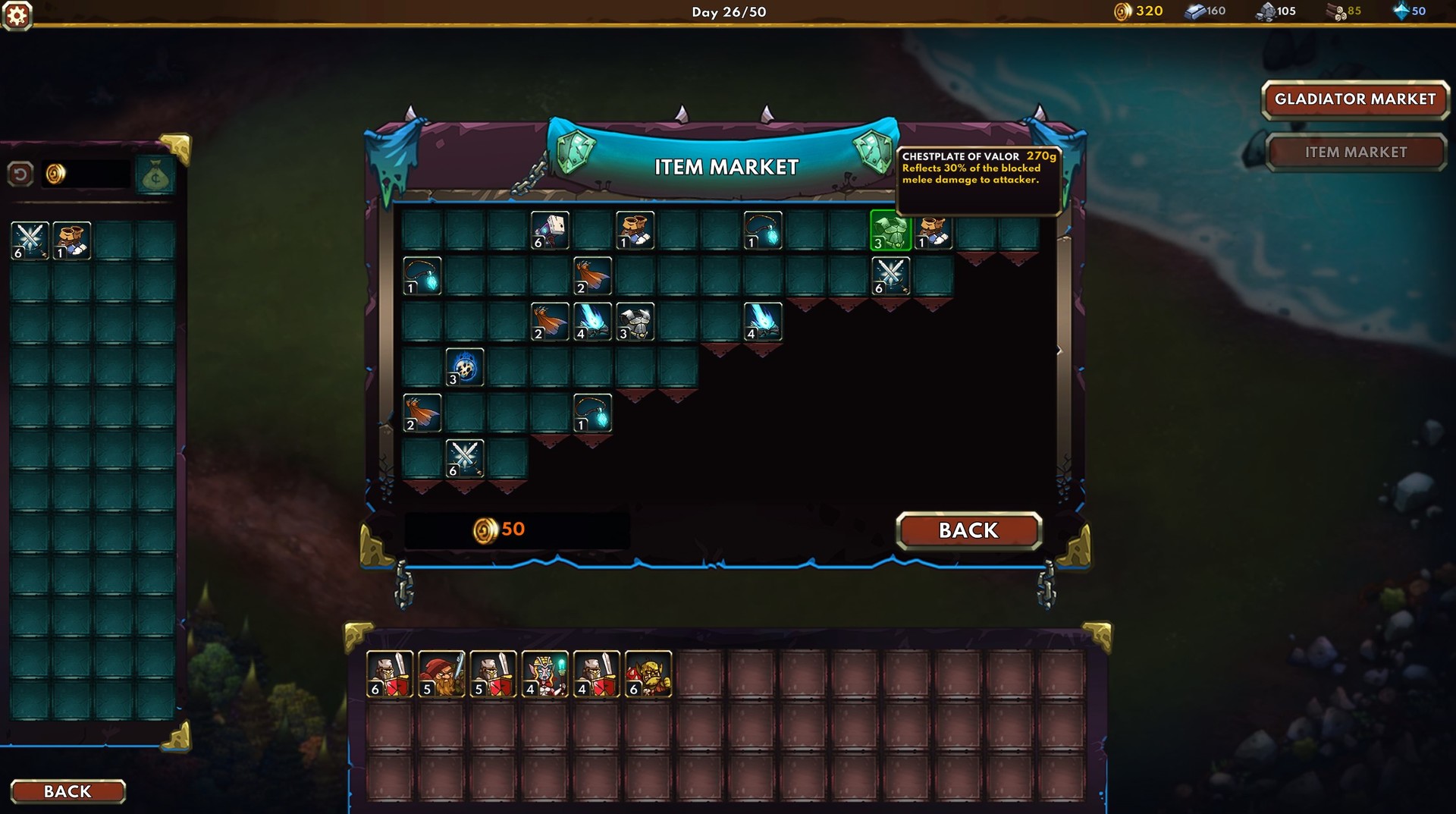The width and height of the screenshot is (1456, 814).
Task: Click the blue crystal resource icon
Action: point(1402,11)
